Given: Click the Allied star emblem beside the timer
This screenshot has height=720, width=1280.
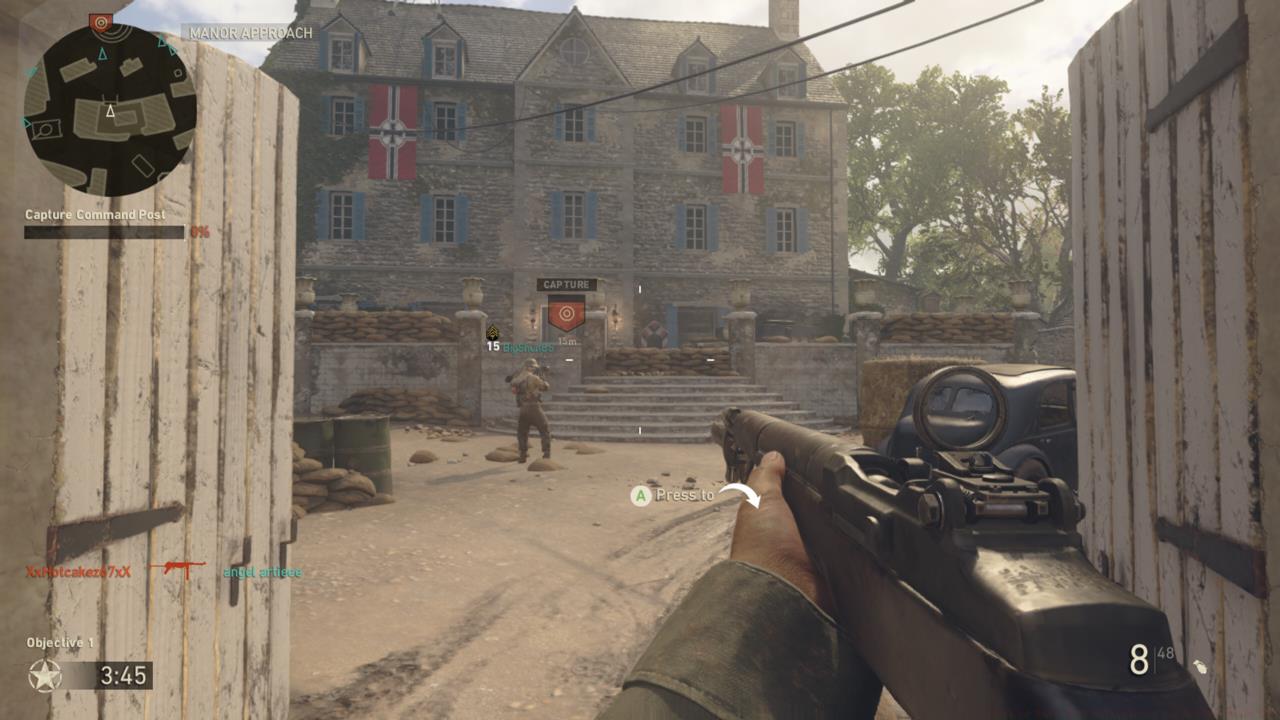Looking at the screenshot, I should 44,676.
